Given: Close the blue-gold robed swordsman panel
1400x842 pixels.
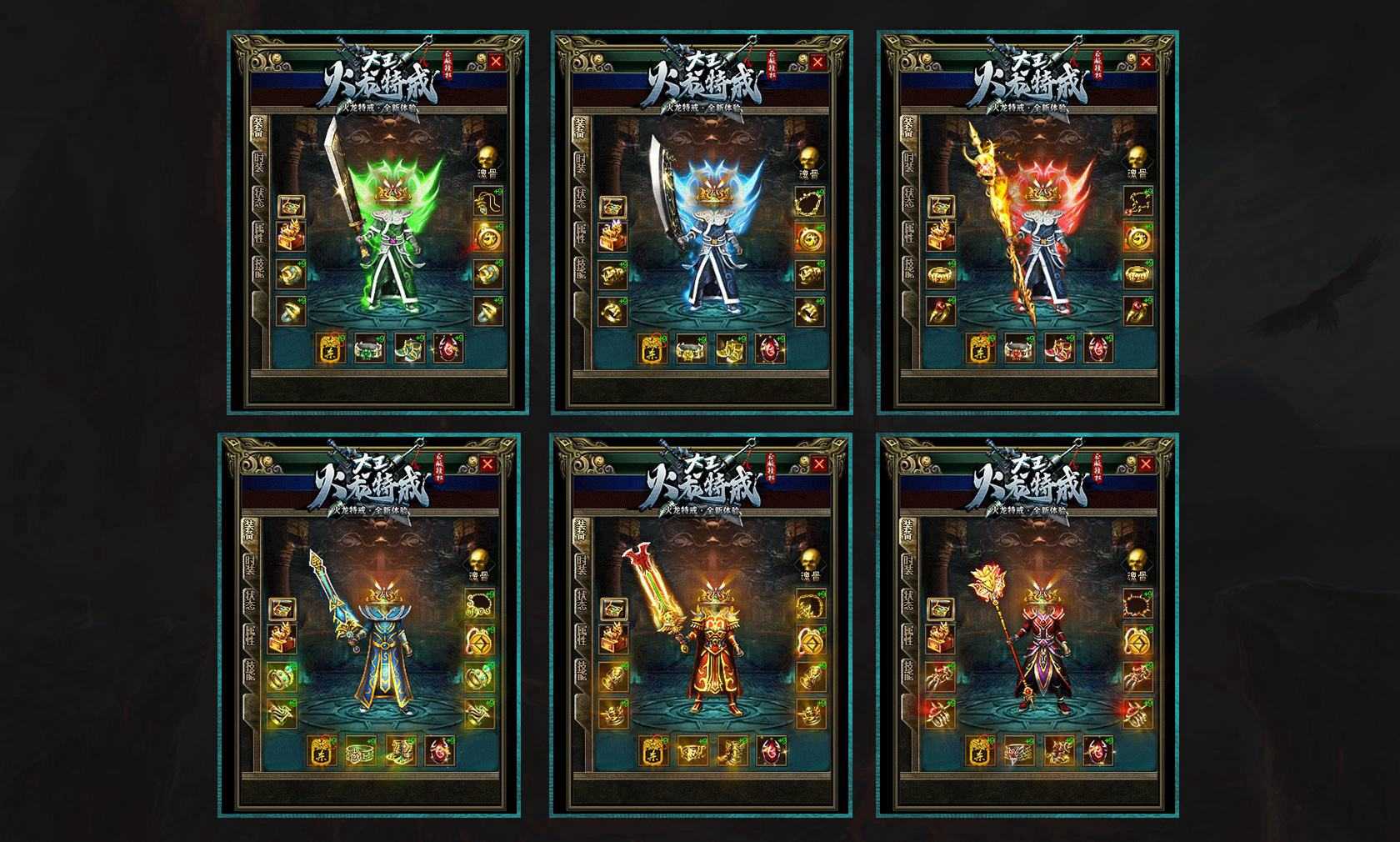Looking at the screenshot, I should [487, 464].
